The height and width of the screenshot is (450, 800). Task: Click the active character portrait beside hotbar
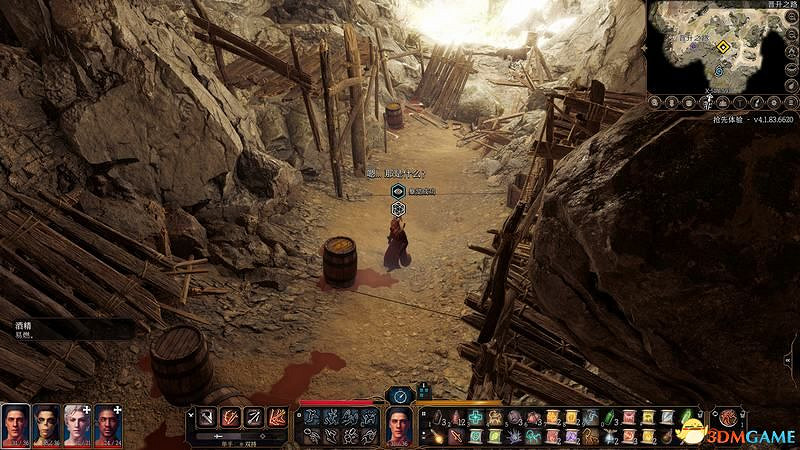400,425
